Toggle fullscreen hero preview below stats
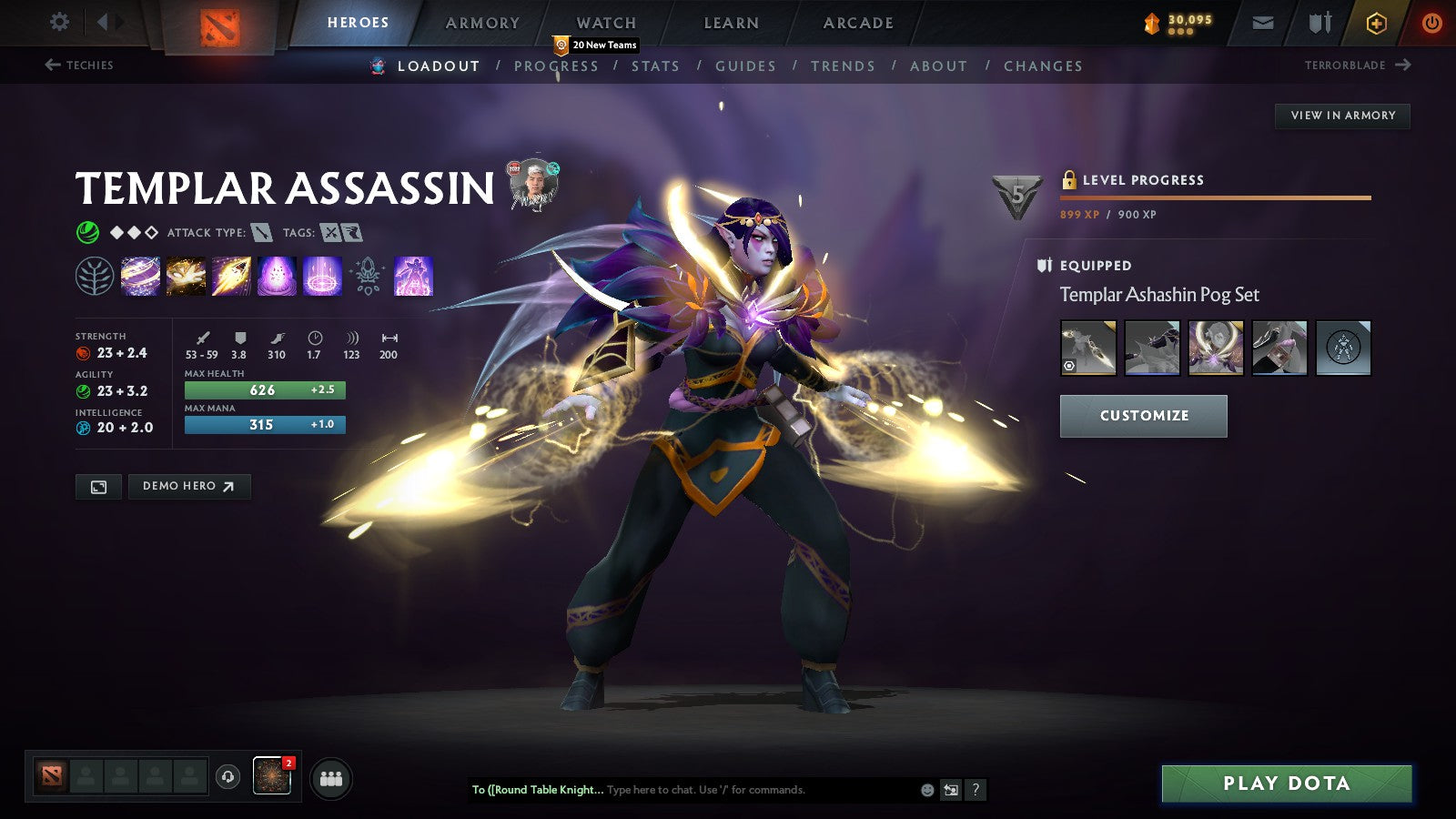The height and width of the screenshot is (819, 1456). (98, 486)
